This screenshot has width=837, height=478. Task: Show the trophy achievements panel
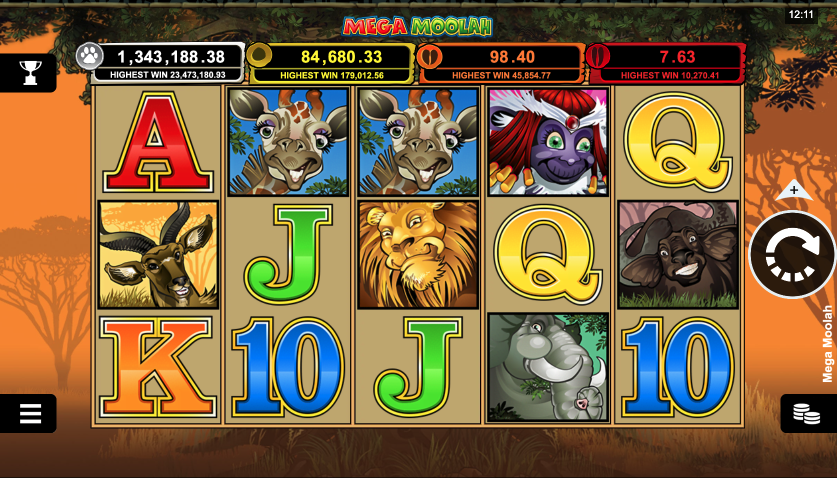(29, 72)
